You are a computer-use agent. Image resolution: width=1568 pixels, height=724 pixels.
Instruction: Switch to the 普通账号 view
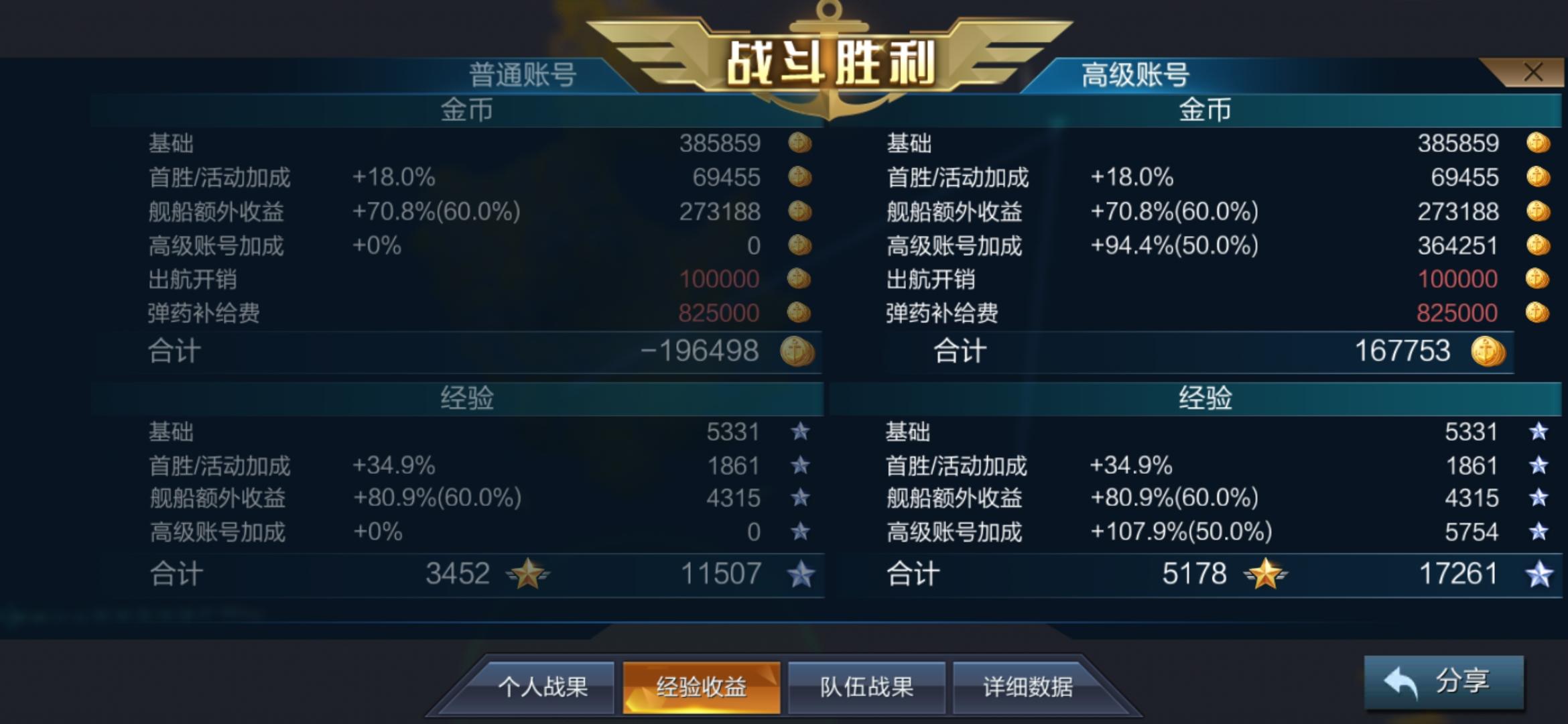point(521,74)
